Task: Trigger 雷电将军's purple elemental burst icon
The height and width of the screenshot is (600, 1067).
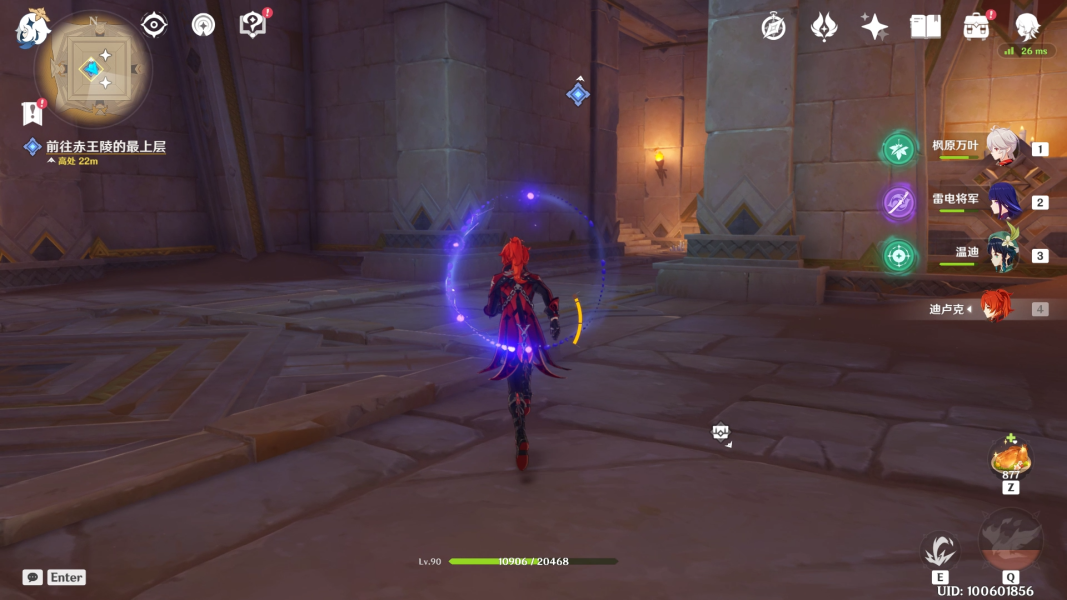Action: (x=898, y=203)
